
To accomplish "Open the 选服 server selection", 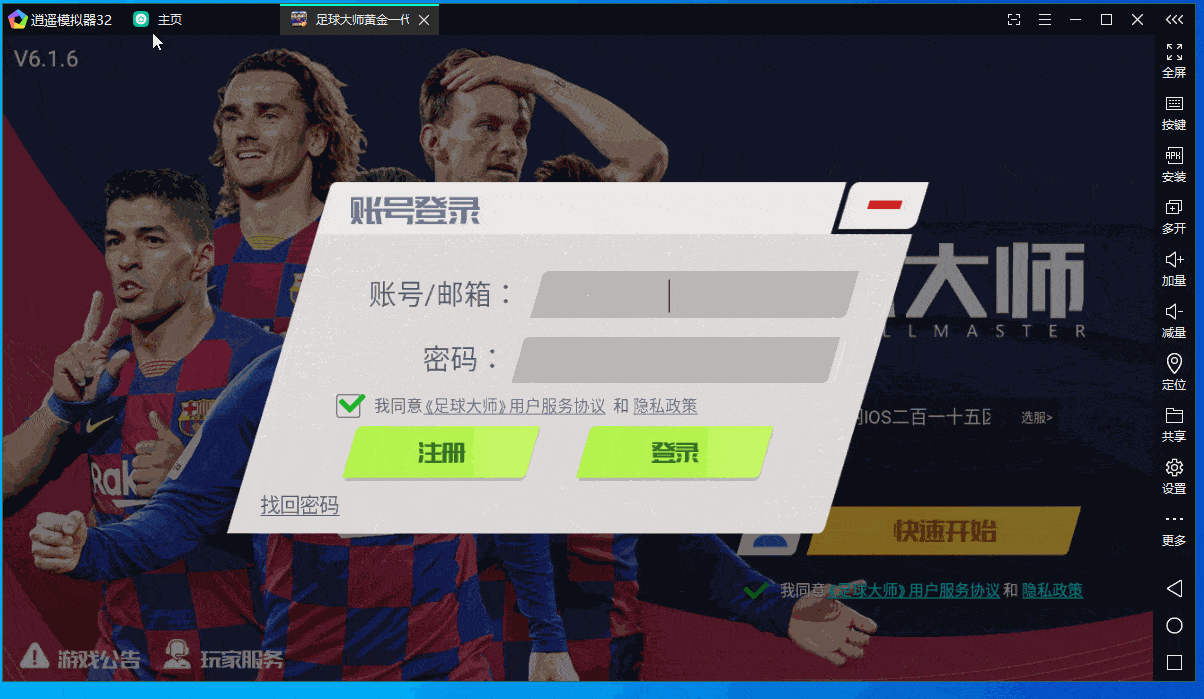I will pos(1036,417).
